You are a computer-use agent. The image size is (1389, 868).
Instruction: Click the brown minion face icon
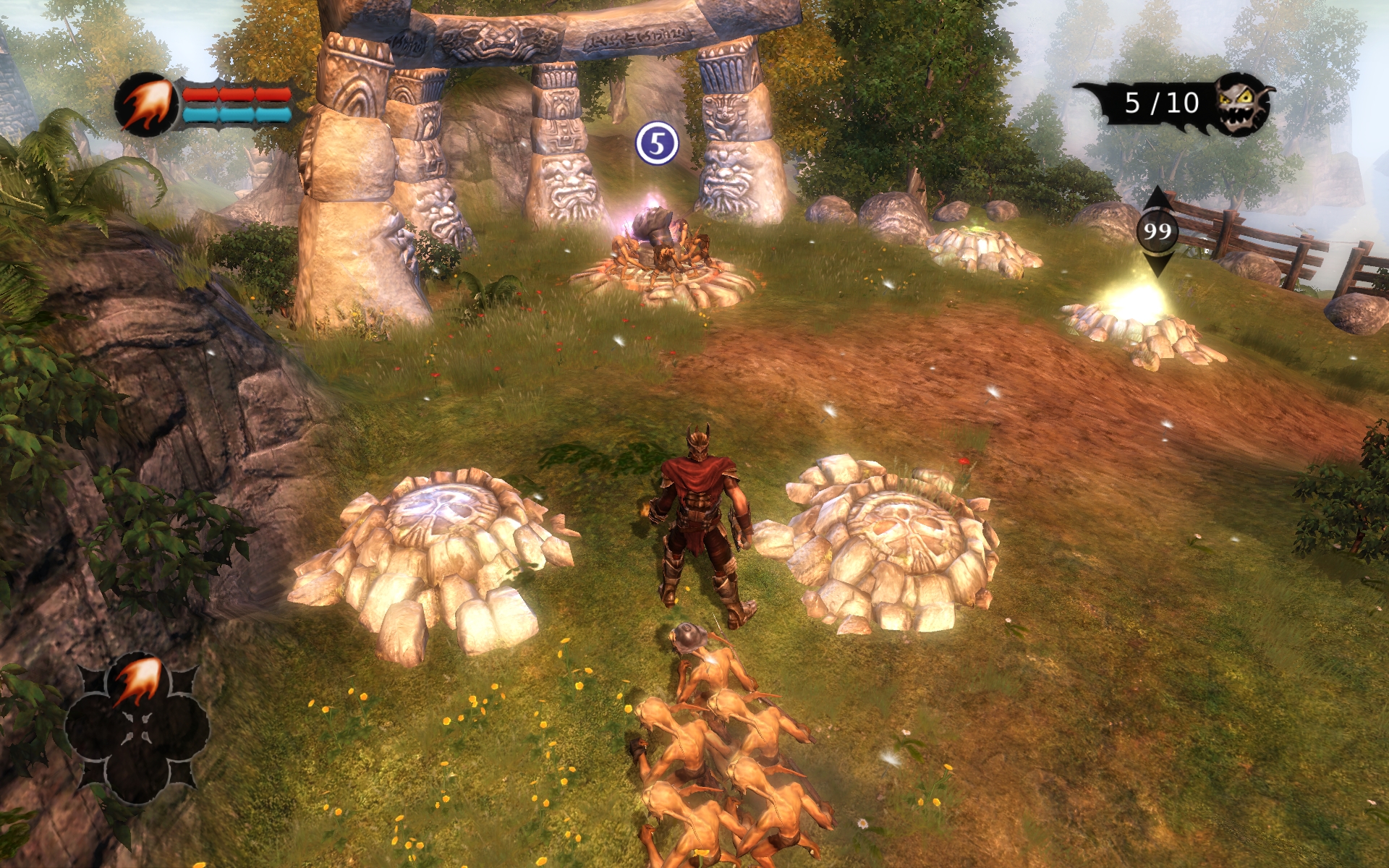(x=1244, y=105)
